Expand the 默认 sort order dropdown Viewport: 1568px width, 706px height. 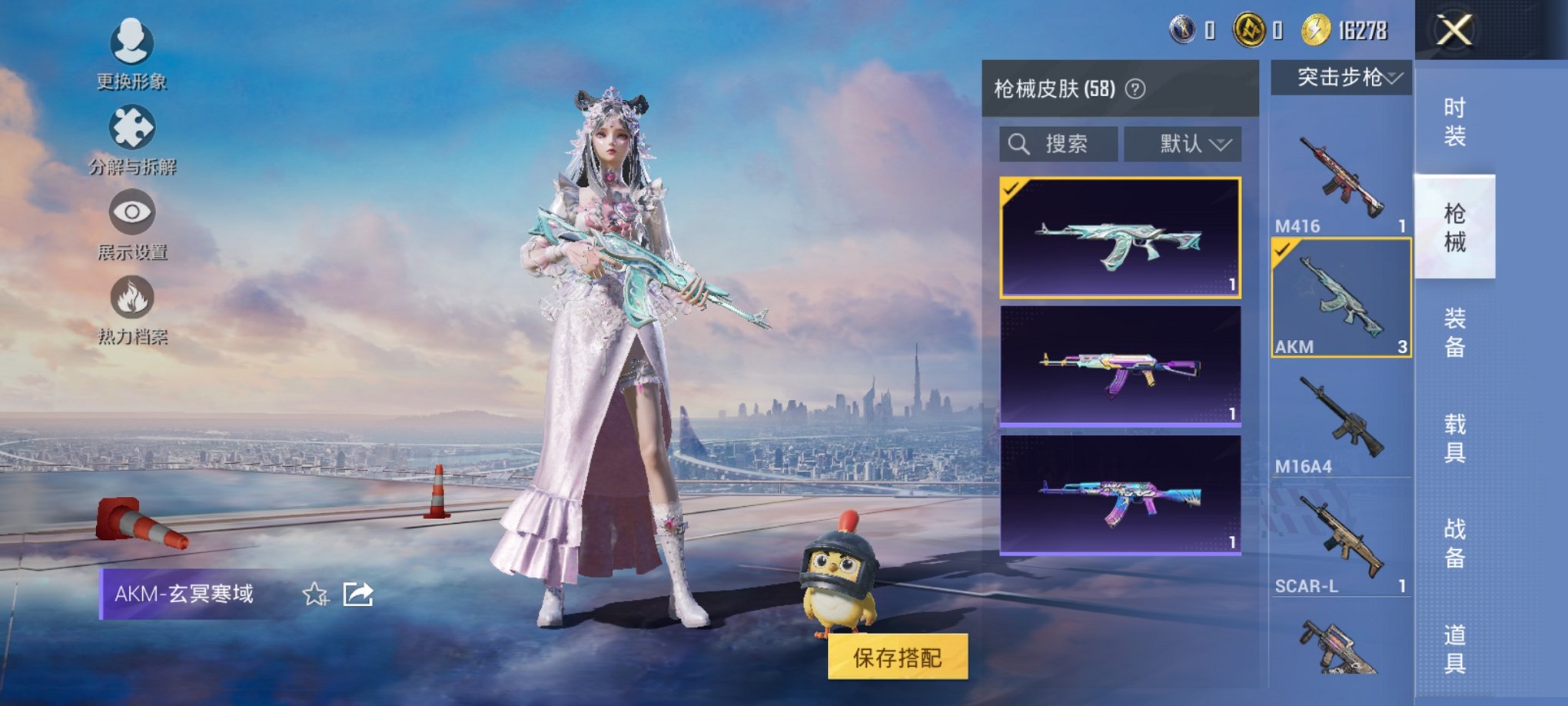coord(1184,143)
